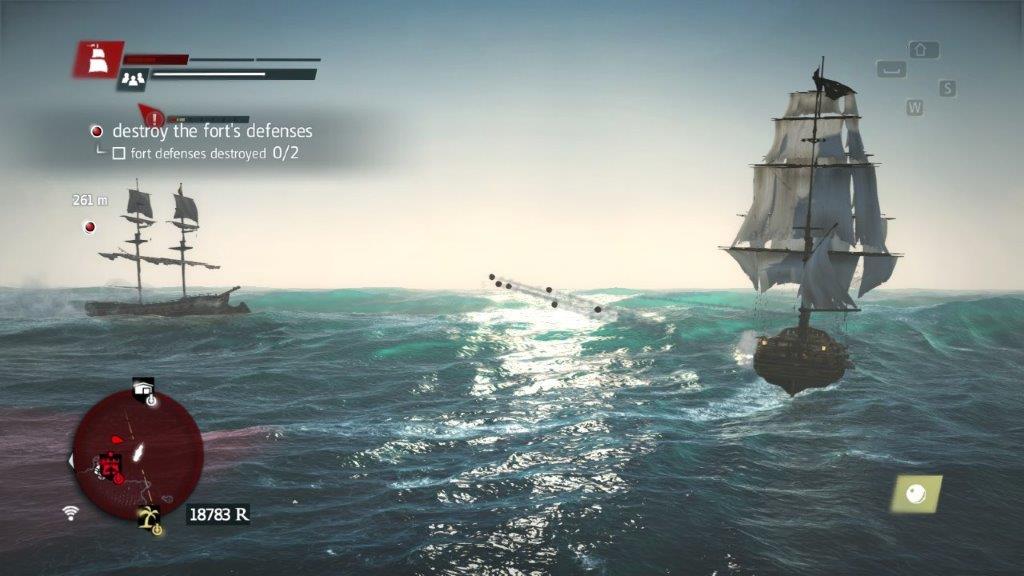The width and height of the screenshot is (1024, 576).
Task: Select the red fort marker on minimap
Action: pos(111,464)
